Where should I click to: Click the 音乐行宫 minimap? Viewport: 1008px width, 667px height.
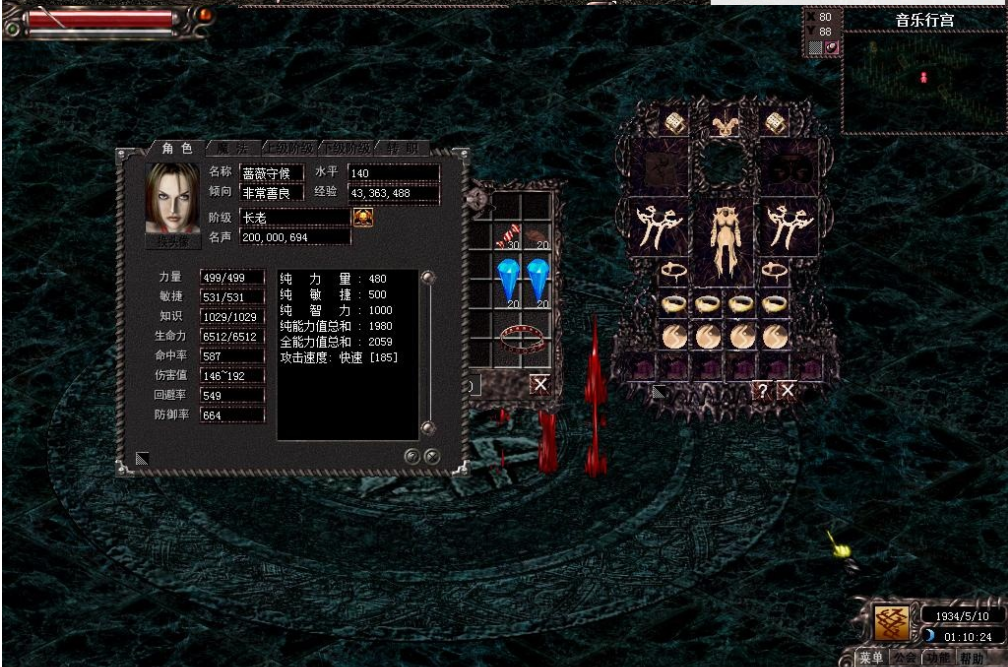923,78
